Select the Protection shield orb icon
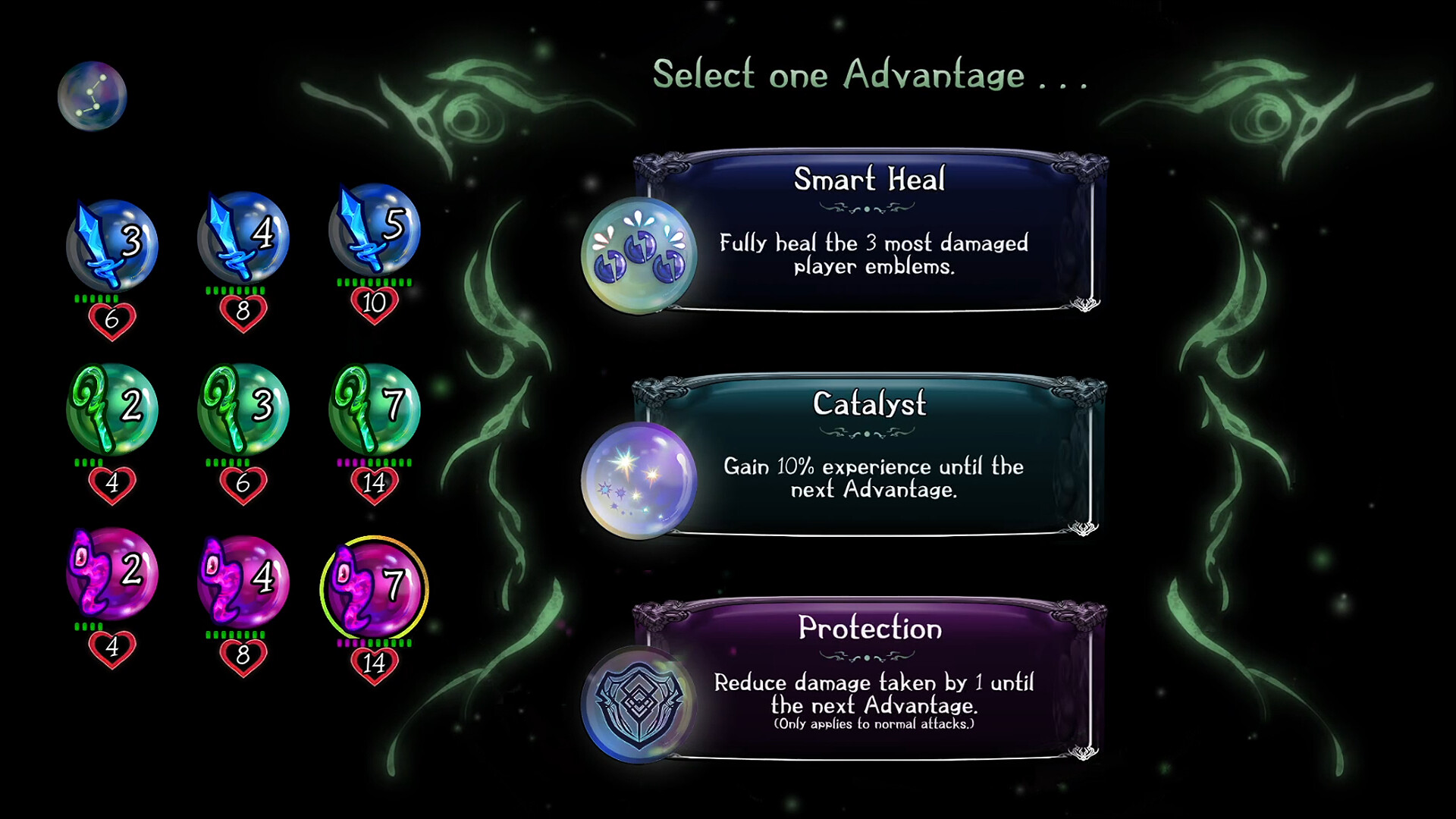The height and width of the screenshot is (819, 1456). click(639, 701)
